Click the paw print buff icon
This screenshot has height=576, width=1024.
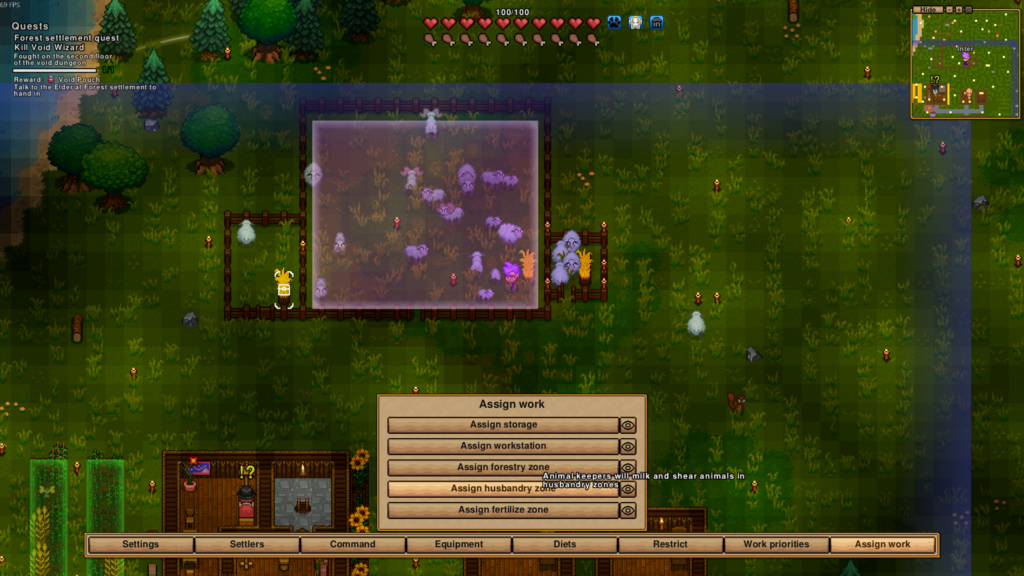pos(615,22)
